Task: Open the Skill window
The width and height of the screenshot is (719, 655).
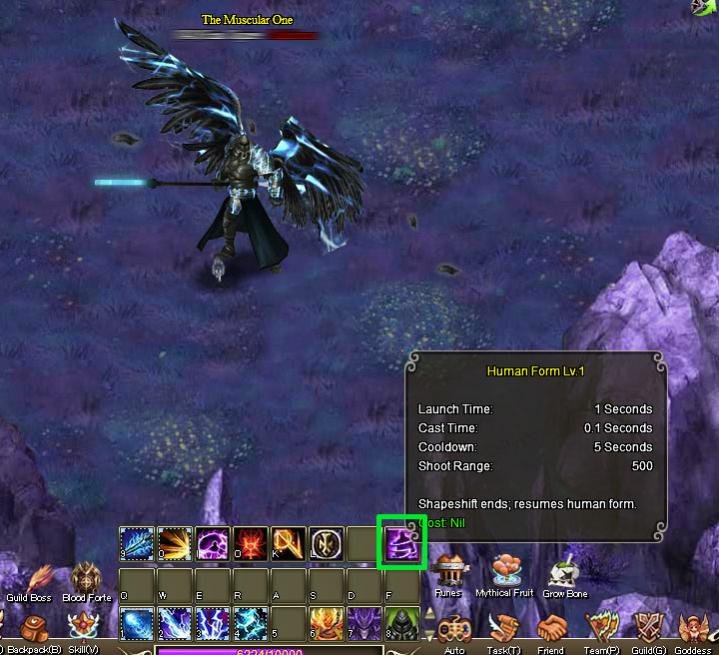Action: pos(84,629)
